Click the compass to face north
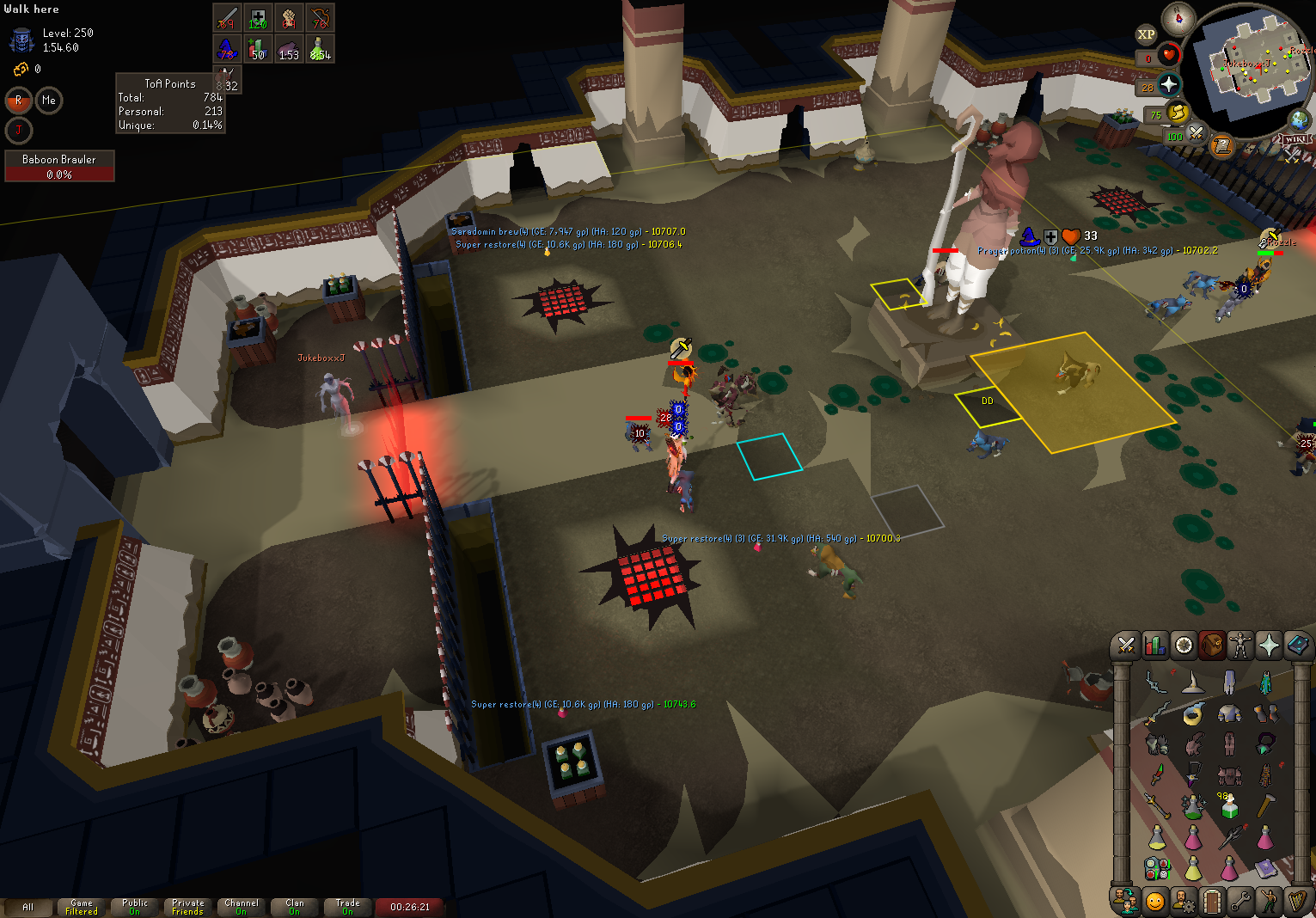Screen dimensions: 1316x918 click(x=1178, y=17)
